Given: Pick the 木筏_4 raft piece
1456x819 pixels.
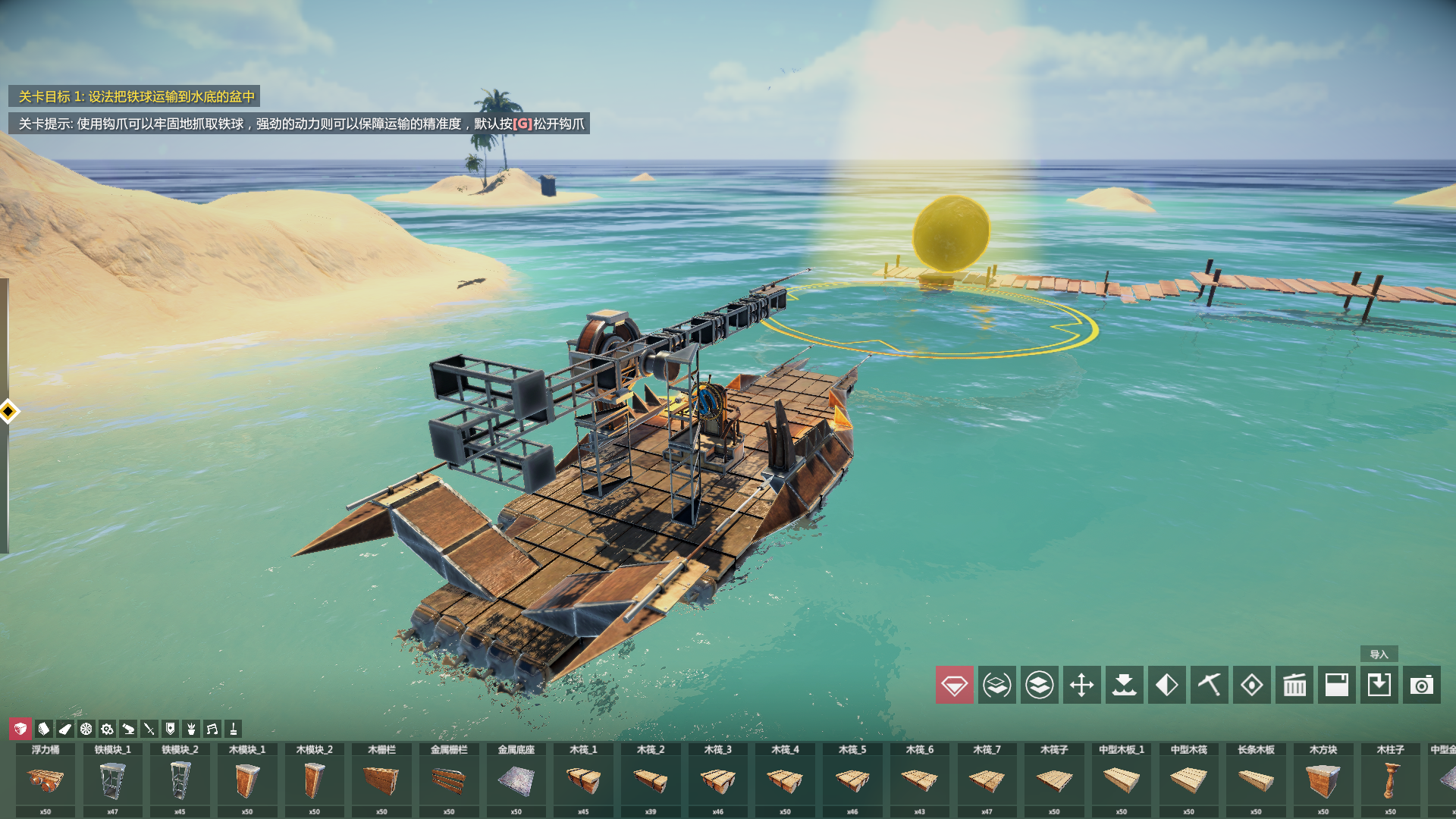Looking at the screenshot, I should pos(785,780).
